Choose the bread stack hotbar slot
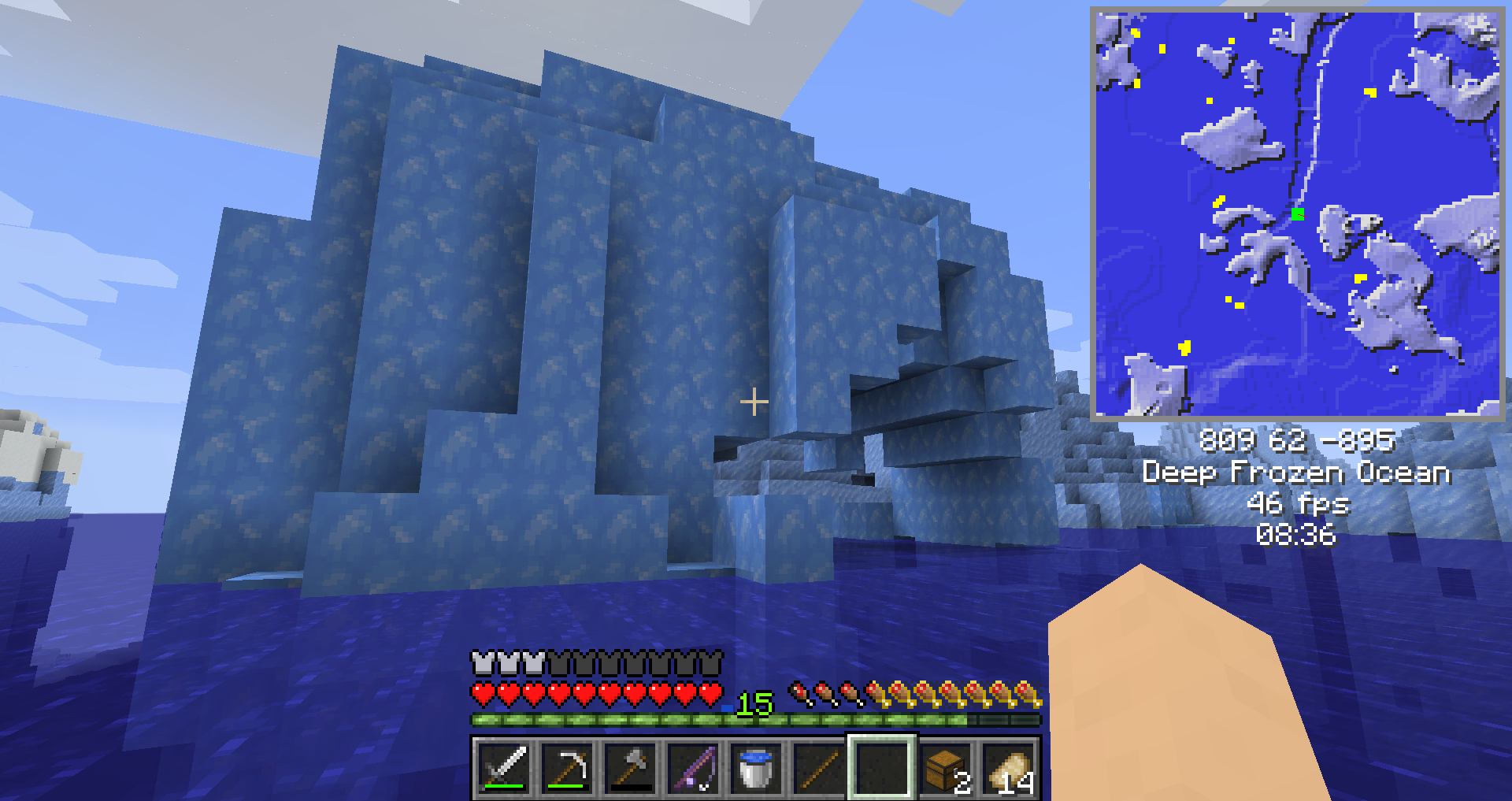Screen dimensions: 1512x801 click(1008, 768)
